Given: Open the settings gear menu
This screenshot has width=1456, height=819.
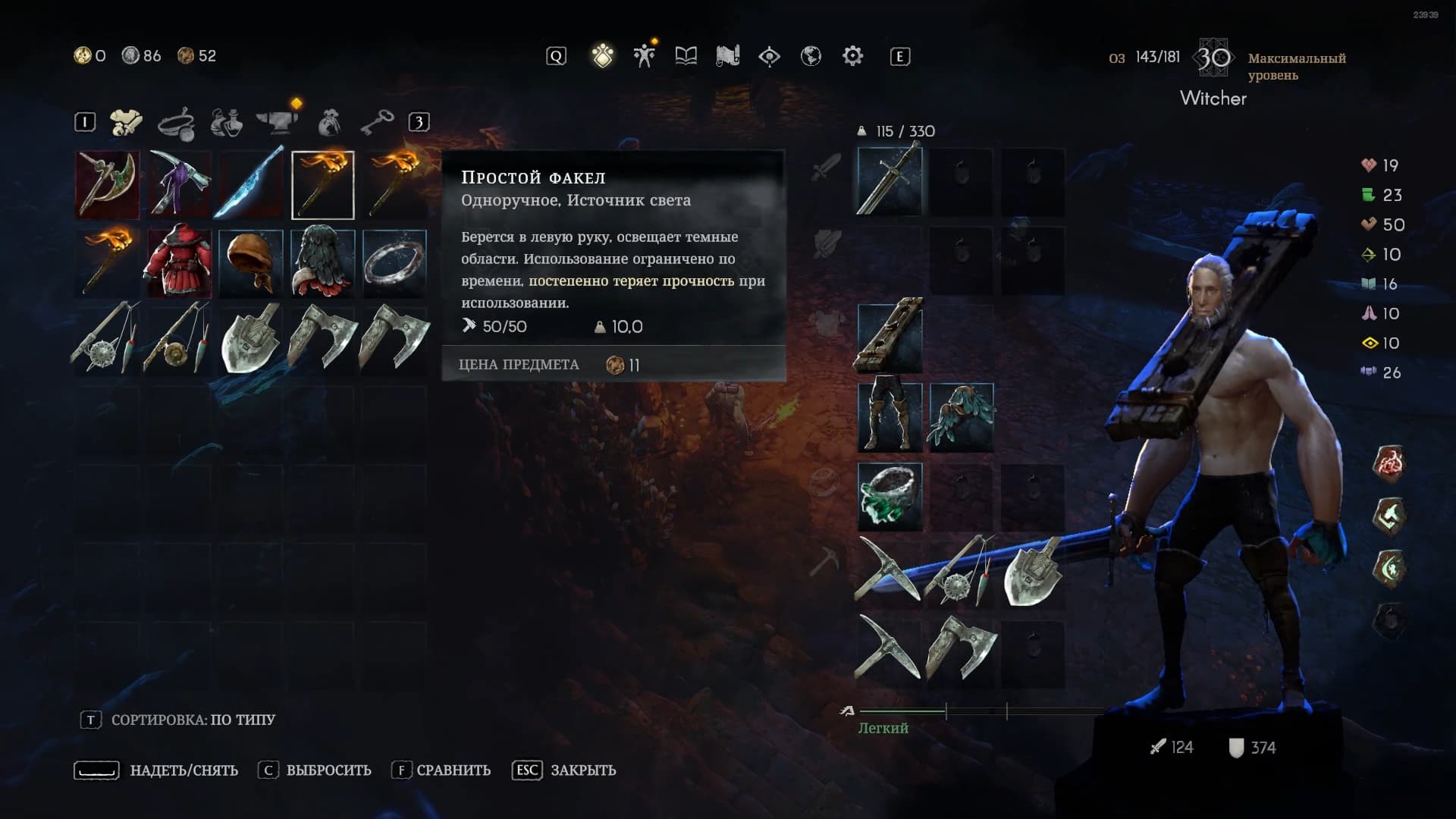Looking at the screenshot, I should 852,56.
